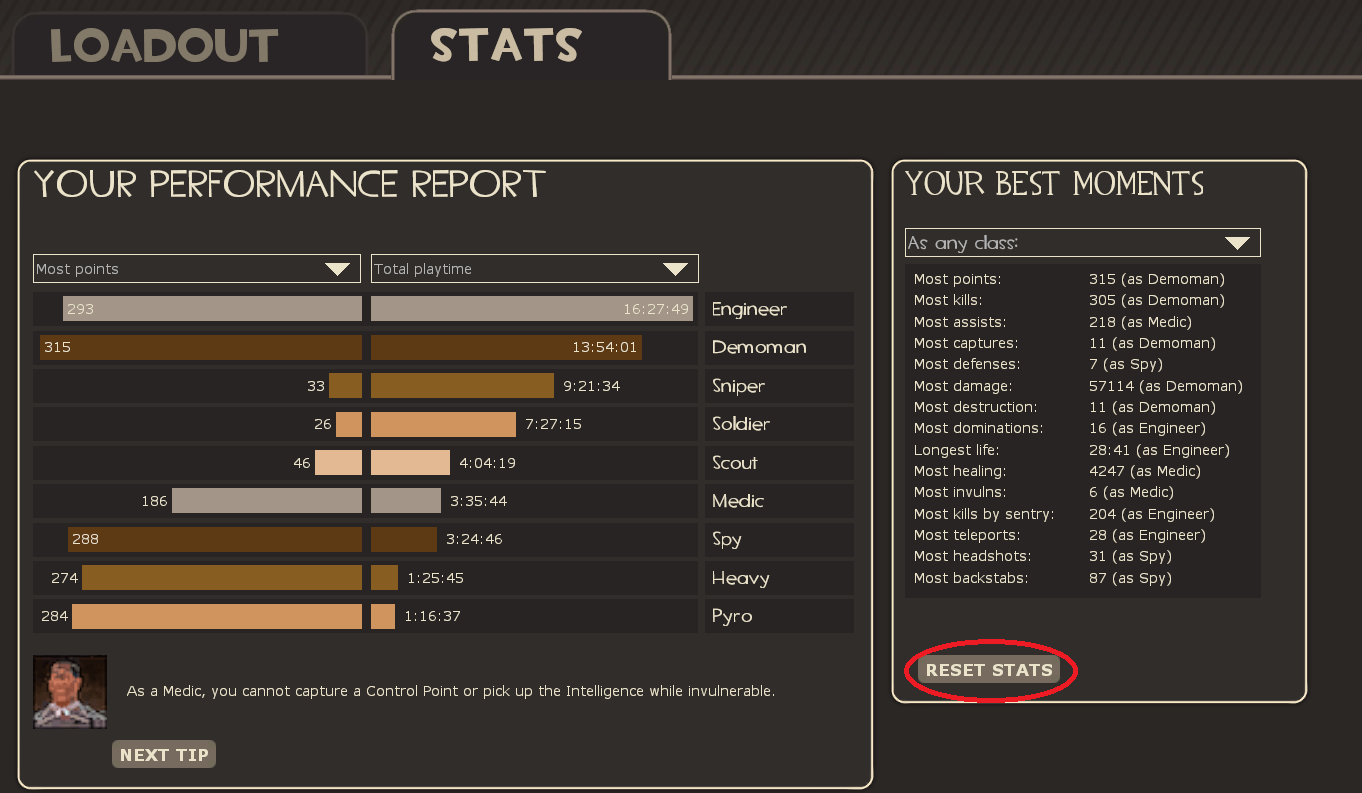
Task: Select the Sniper class row
Action: pyautogui.click(x=778, y=385)
